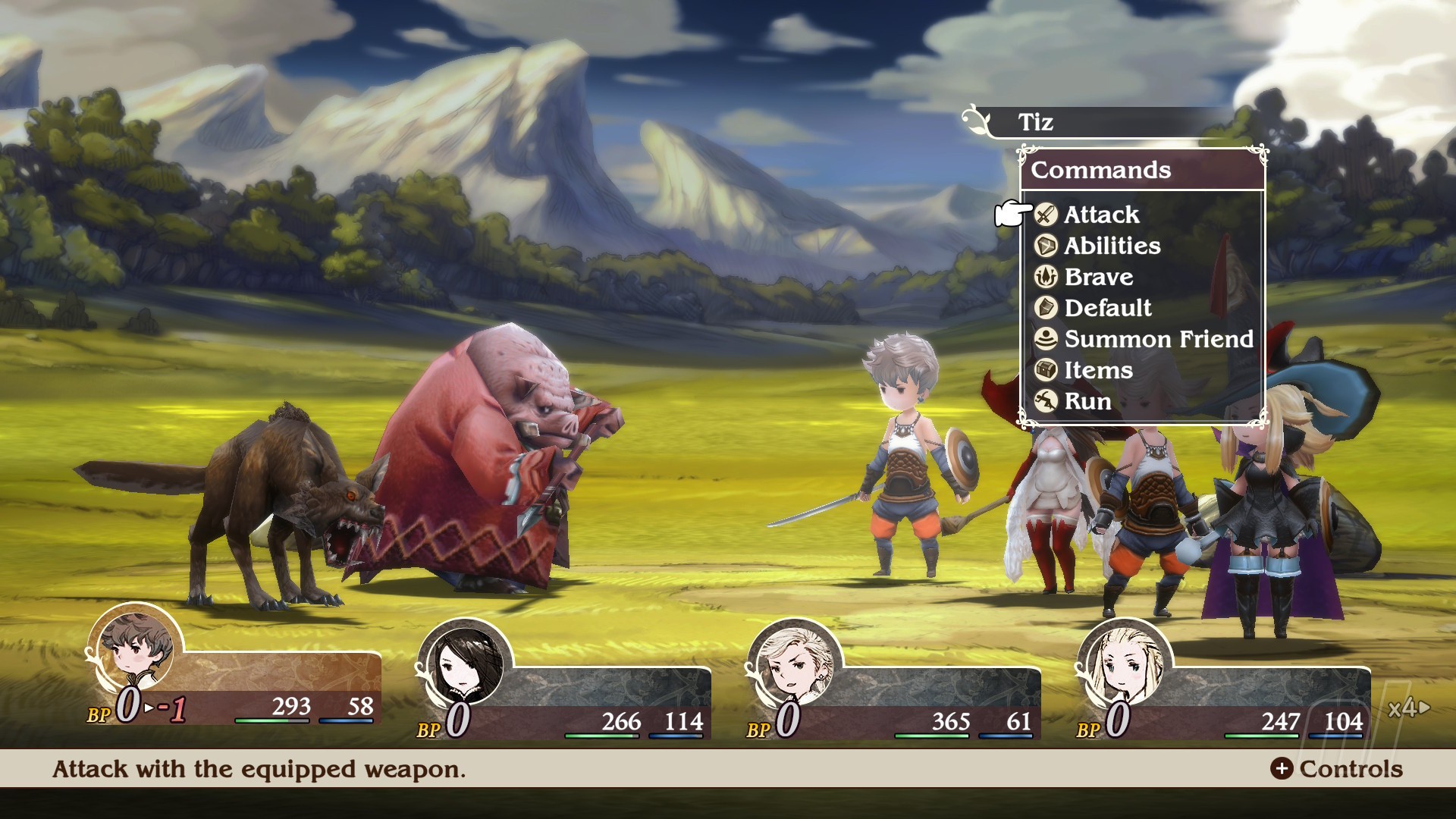Open the Items command

(x=1097, y=370)
